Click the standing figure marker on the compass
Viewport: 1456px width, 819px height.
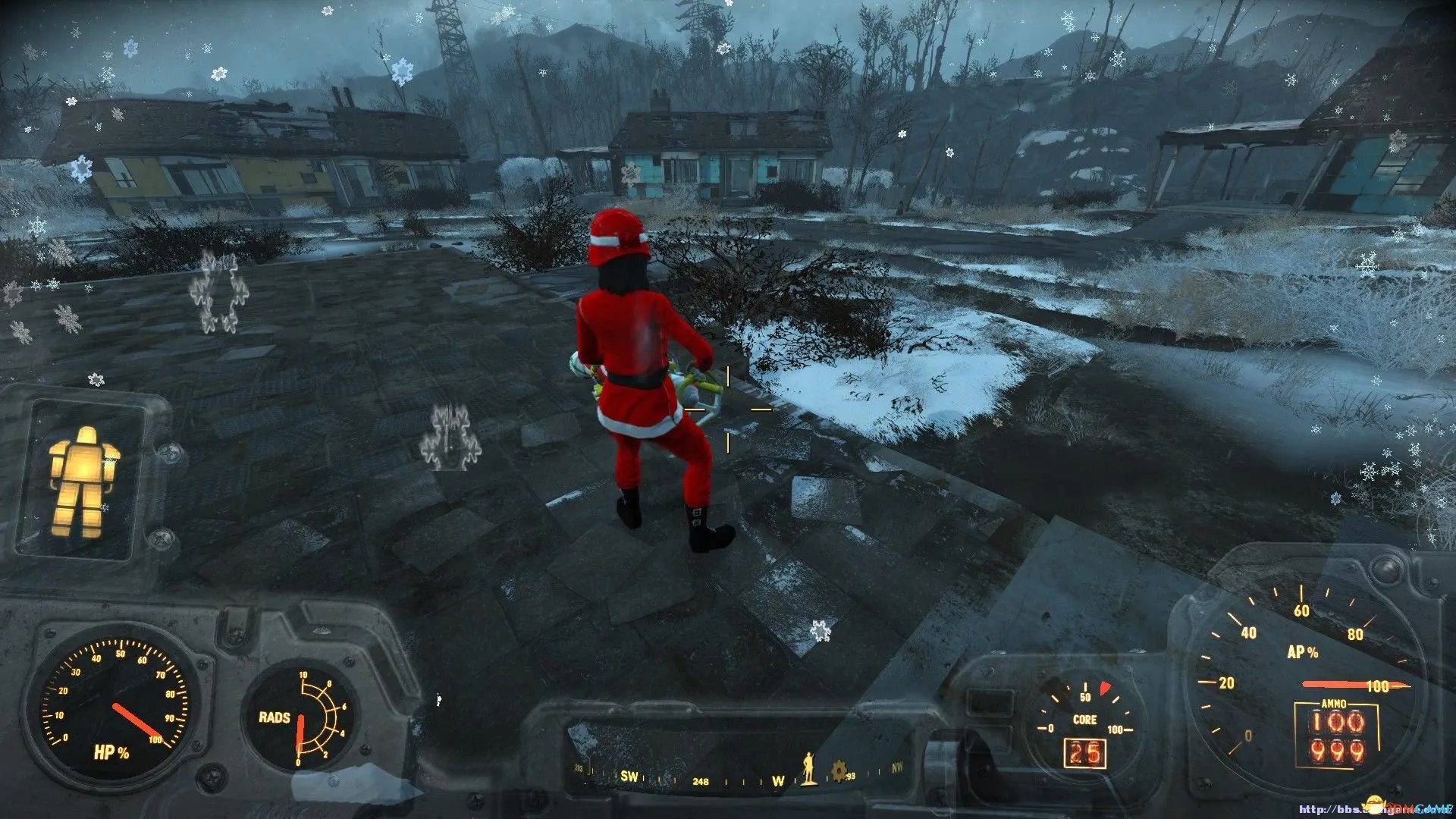point(809,769)
